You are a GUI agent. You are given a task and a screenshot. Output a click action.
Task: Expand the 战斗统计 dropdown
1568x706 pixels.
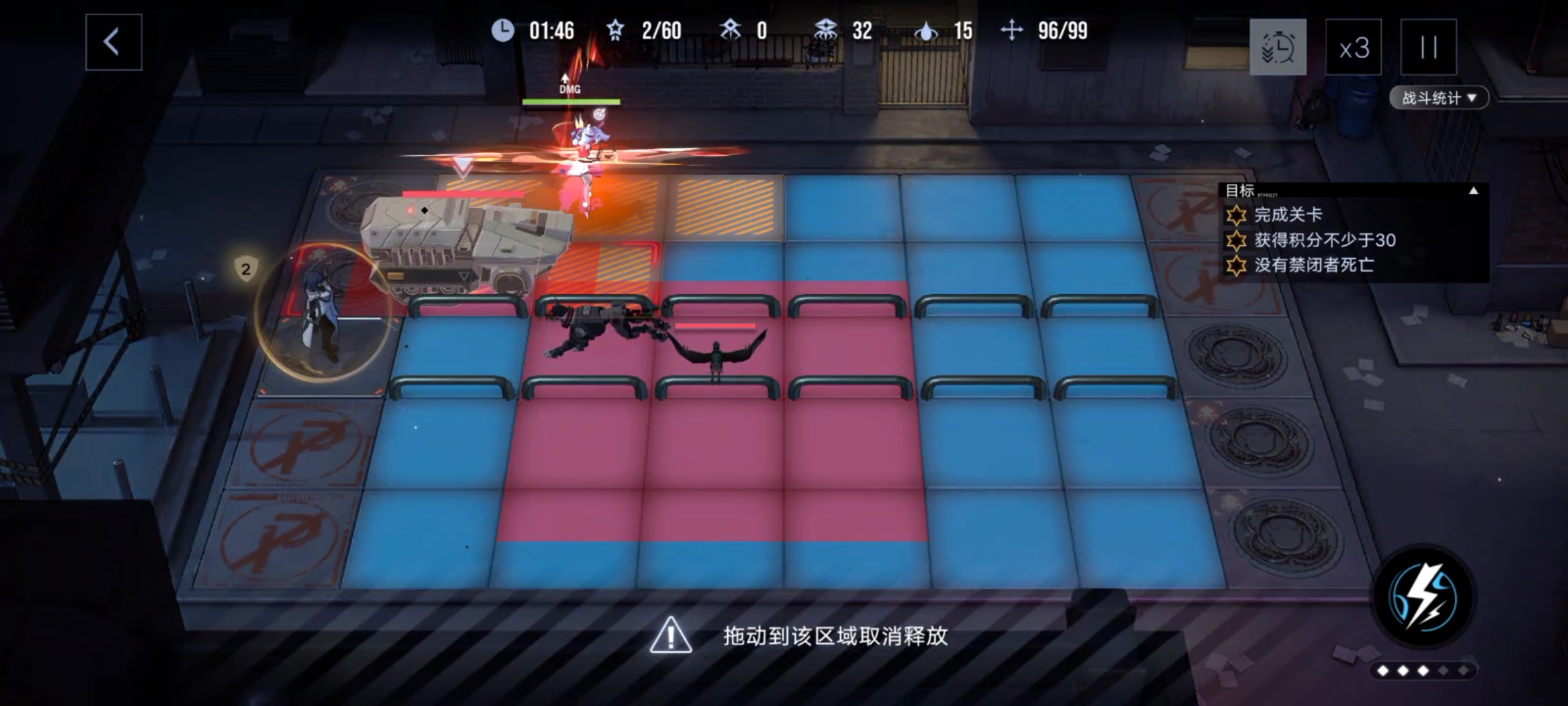tap(1440, 98)
